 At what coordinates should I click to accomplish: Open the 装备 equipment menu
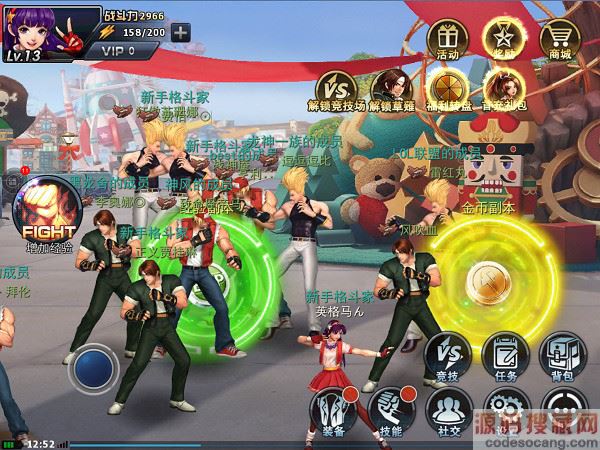point(333,411)
